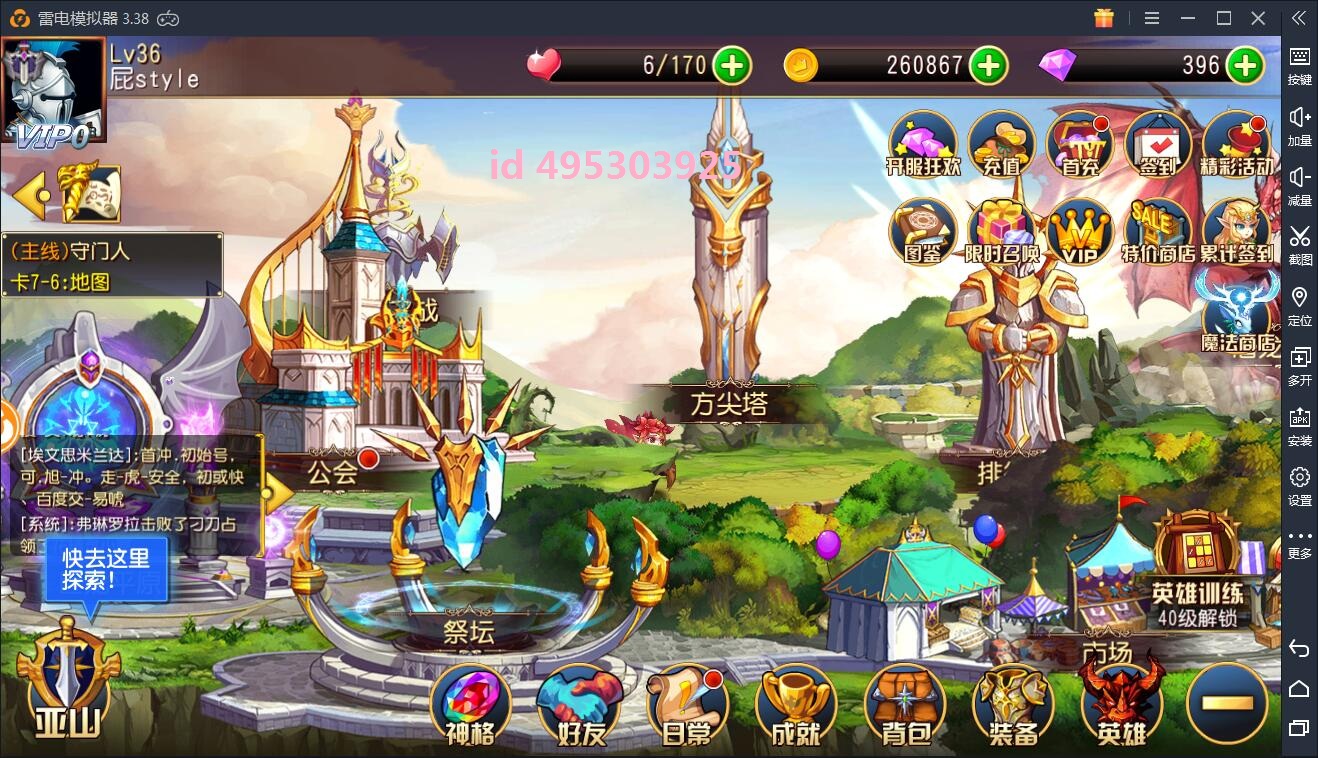Open the 神格 gem menu
This screenshot has height=758, width=1318.
coord(470,705)
